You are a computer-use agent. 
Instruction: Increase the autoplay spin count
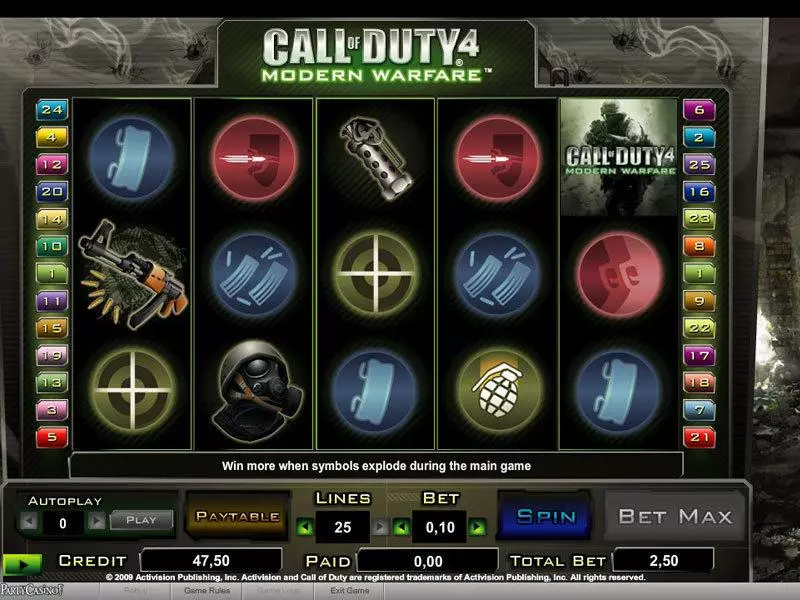point(96,521)
